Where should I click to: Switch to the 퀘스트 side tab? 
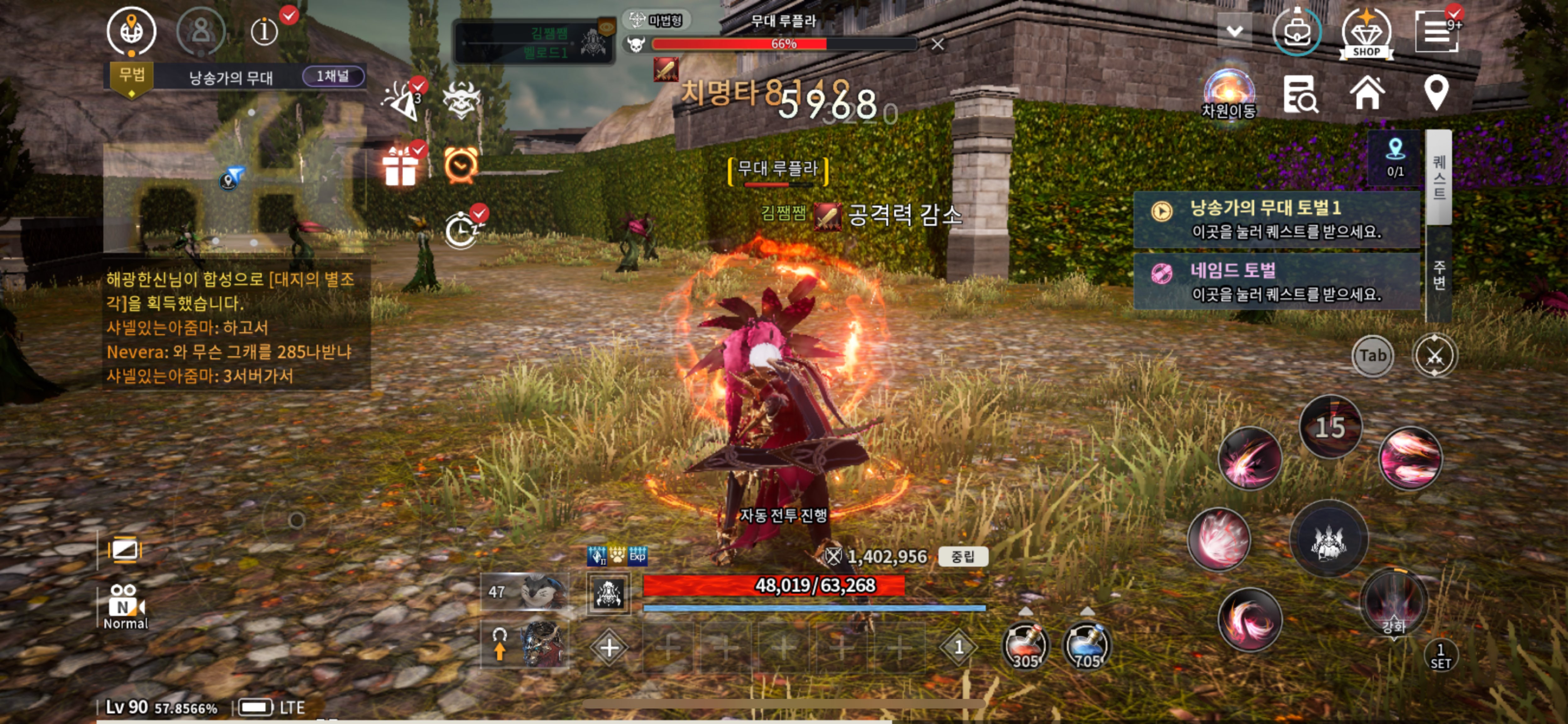[x=1439, y=177]
